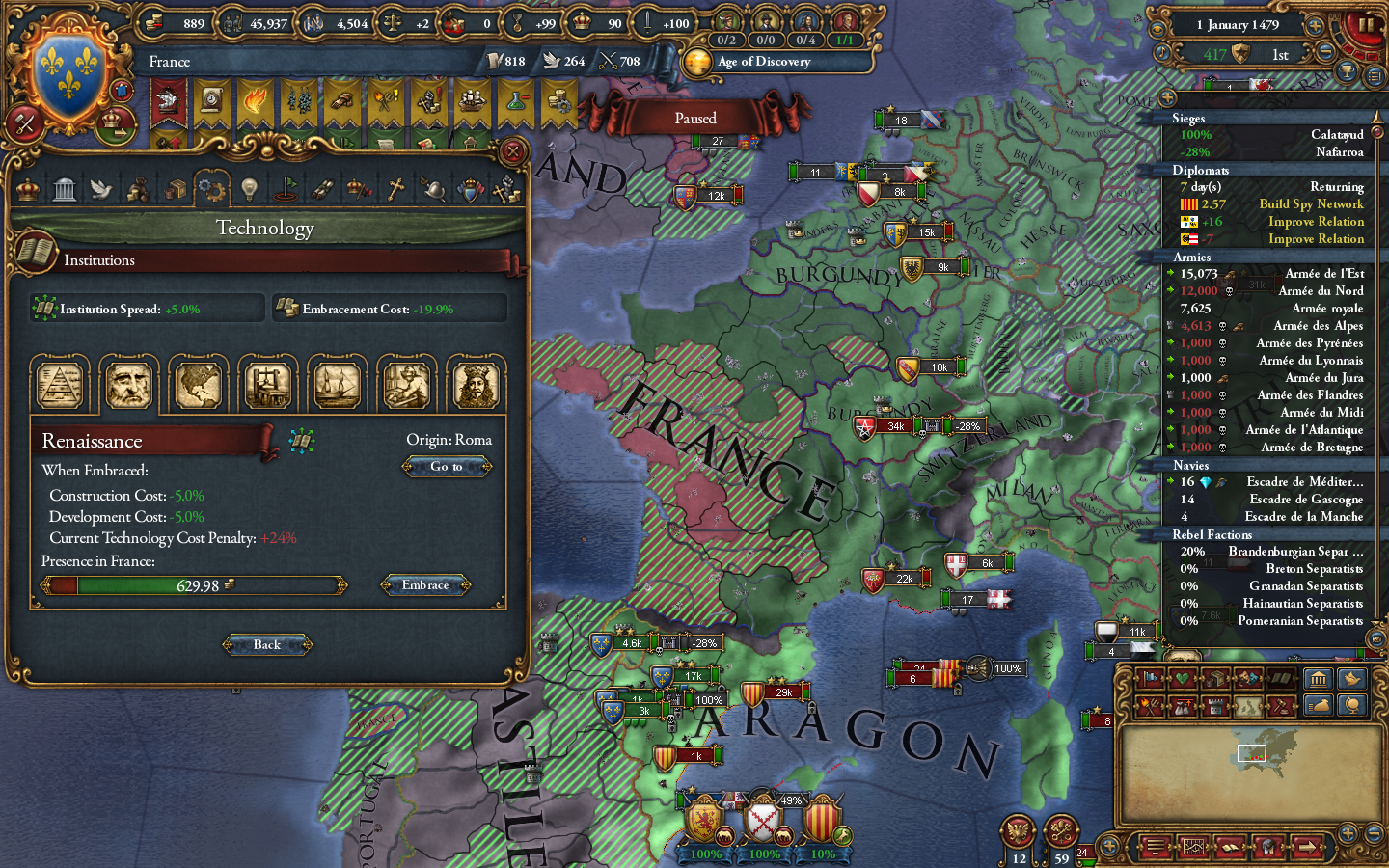Click the Embrace button for Renaissance
The image size is (1389, 868).
point(424,585)
